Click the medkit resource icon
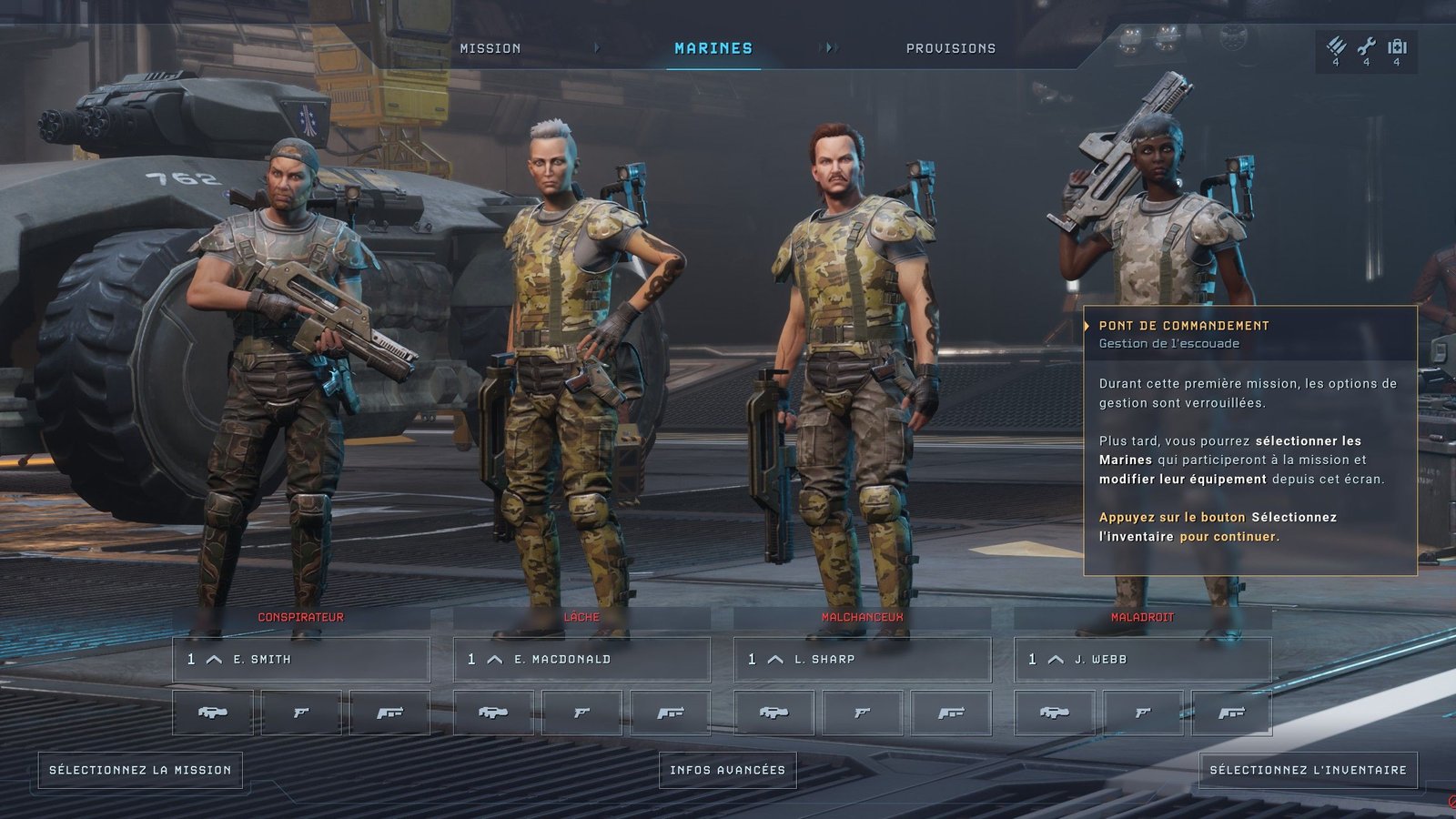1456x819 pixels. point(1397,47)
